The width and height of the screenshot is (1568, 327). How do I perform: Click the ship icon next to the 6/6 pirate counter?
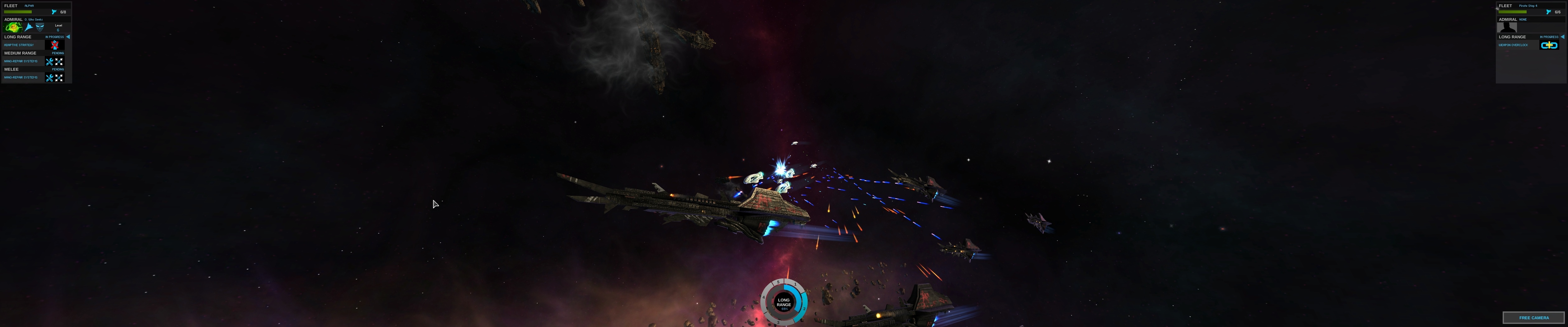tap(1548, 12)
